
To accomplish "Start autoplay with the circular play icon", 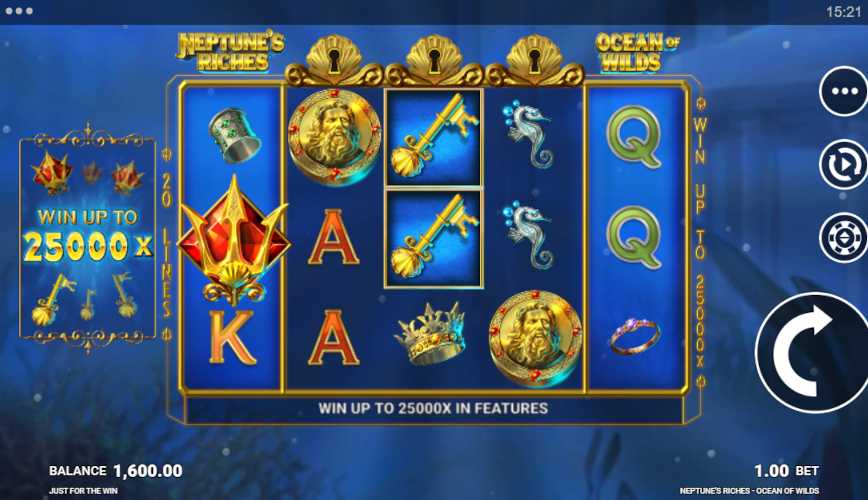I will (x=842, y=165).
